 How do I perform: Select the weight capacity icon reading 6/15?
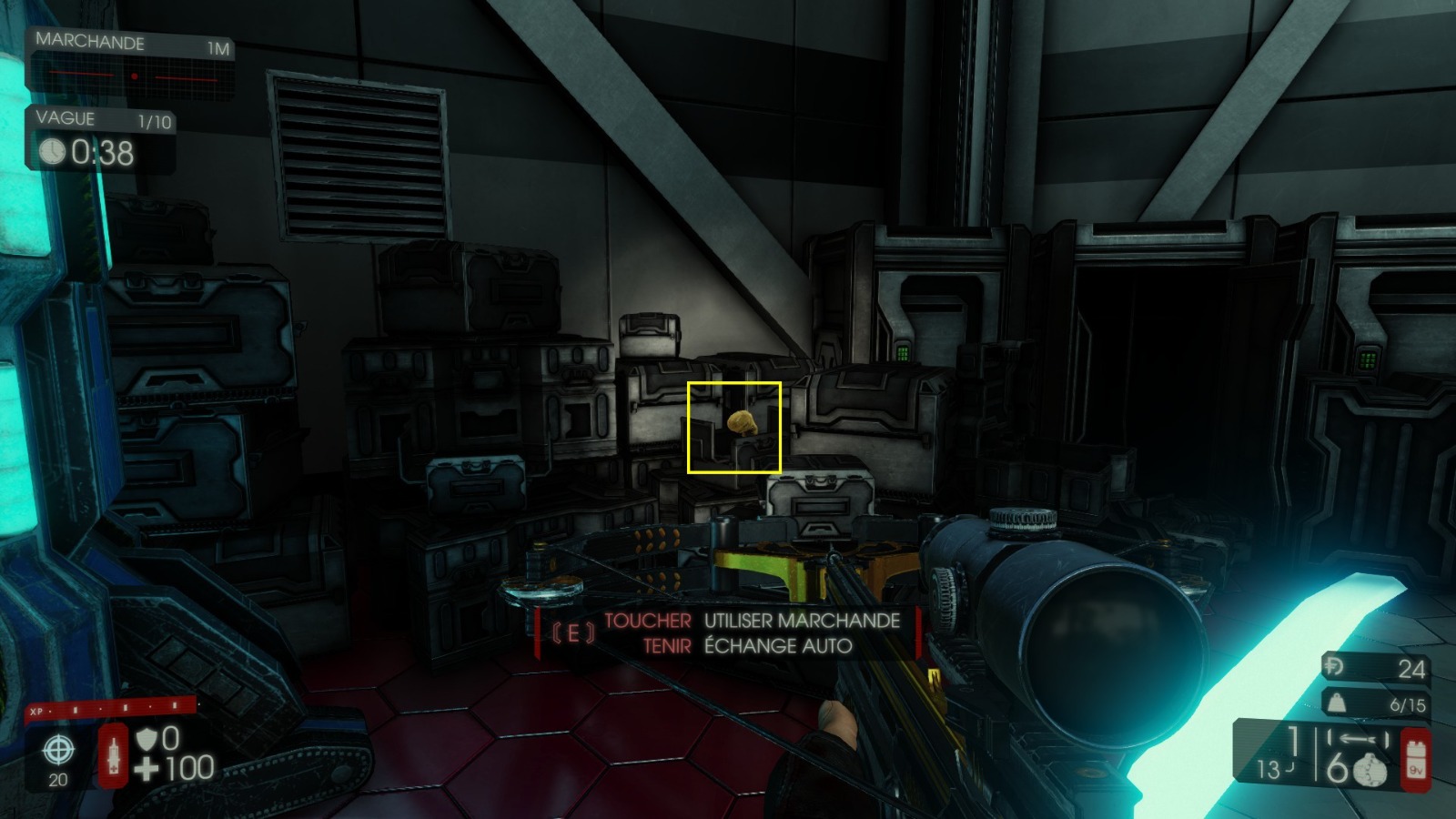coord(1334,701)
